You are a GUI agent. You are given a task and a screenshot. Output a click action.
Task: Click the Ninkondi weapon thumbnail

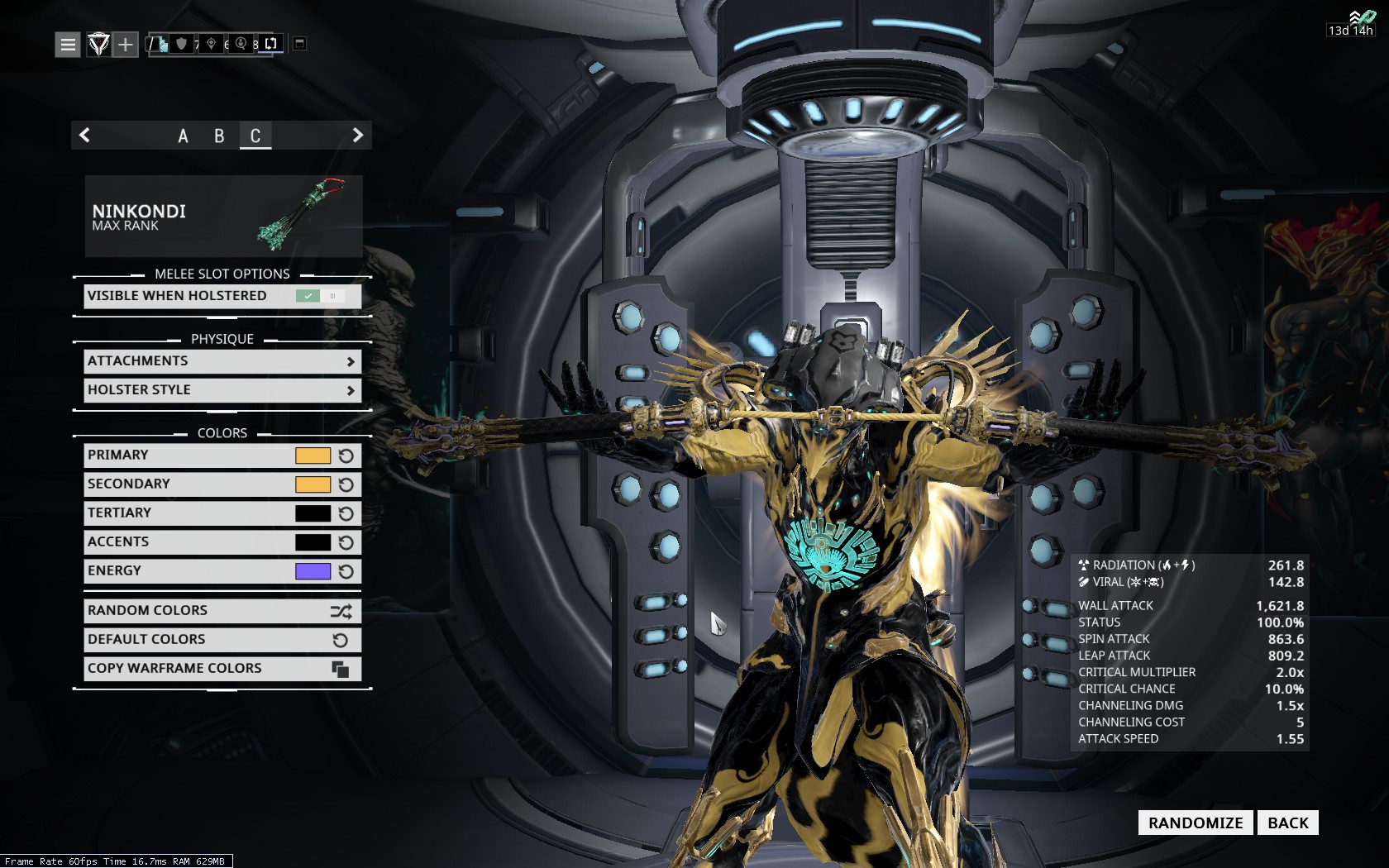click(x=223, y=216)
